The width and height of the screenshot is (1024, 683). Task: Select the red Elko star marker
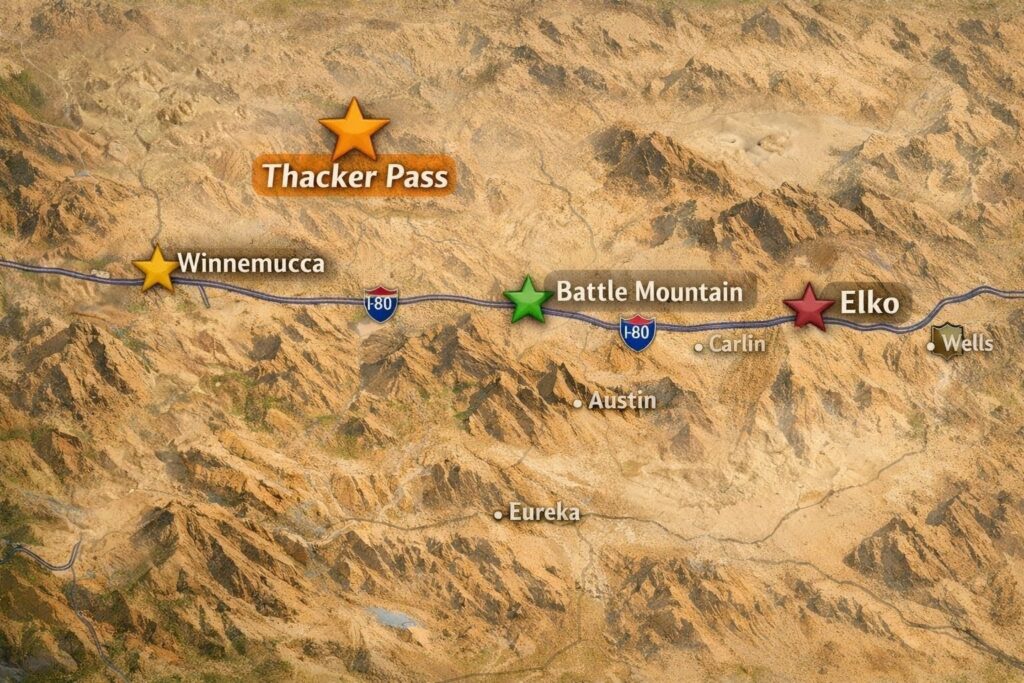click(807, 307)
